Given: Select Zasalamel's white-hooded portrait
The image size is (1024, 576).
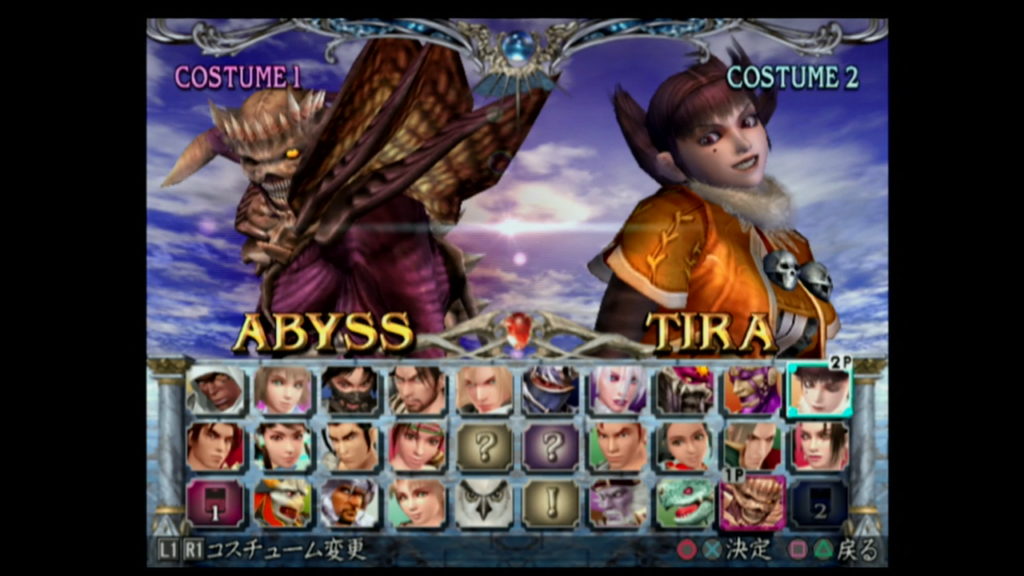Looking at the screenshot, I should [215, 390].
